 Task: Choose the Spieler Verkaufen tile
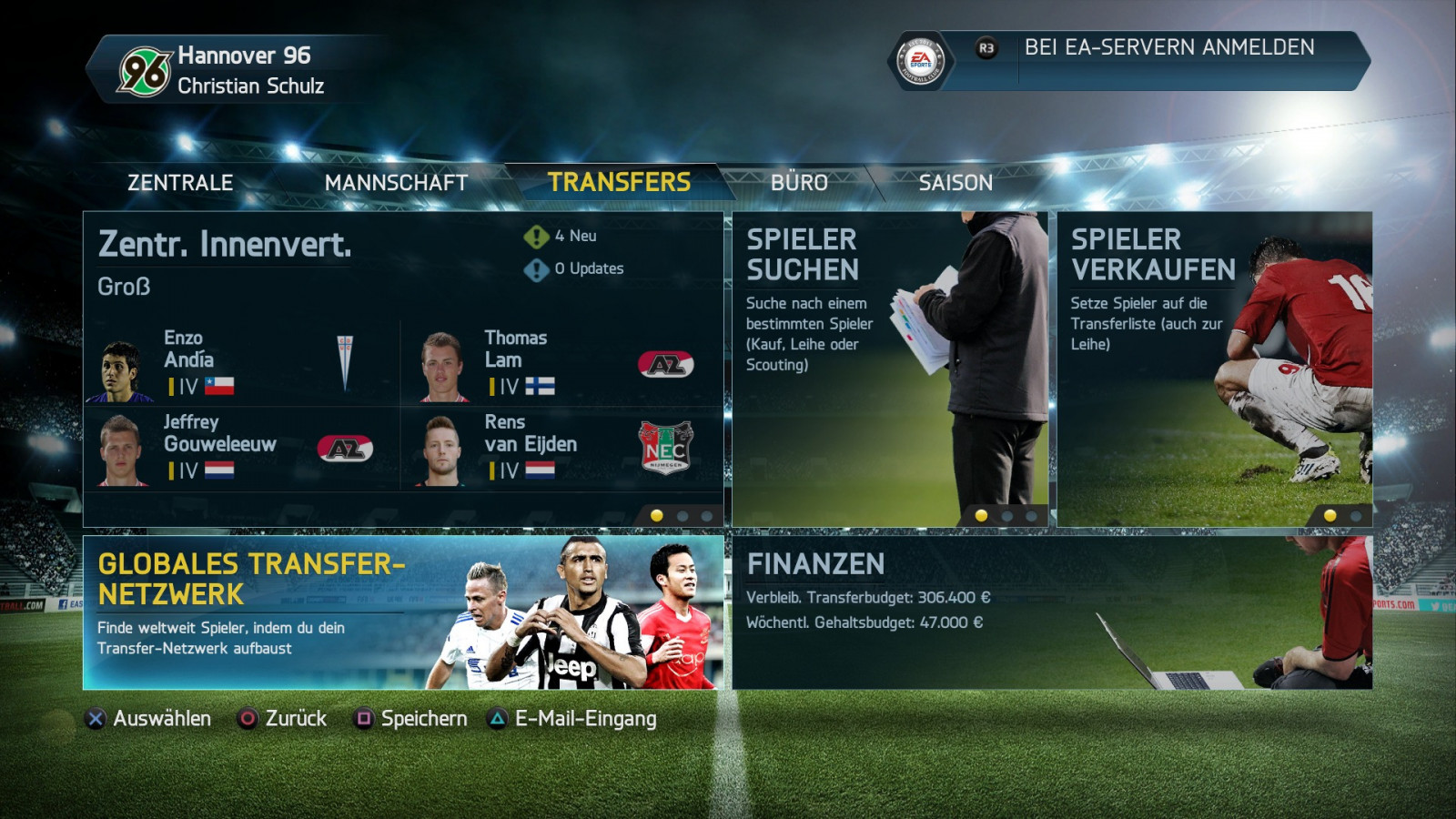1214,369
